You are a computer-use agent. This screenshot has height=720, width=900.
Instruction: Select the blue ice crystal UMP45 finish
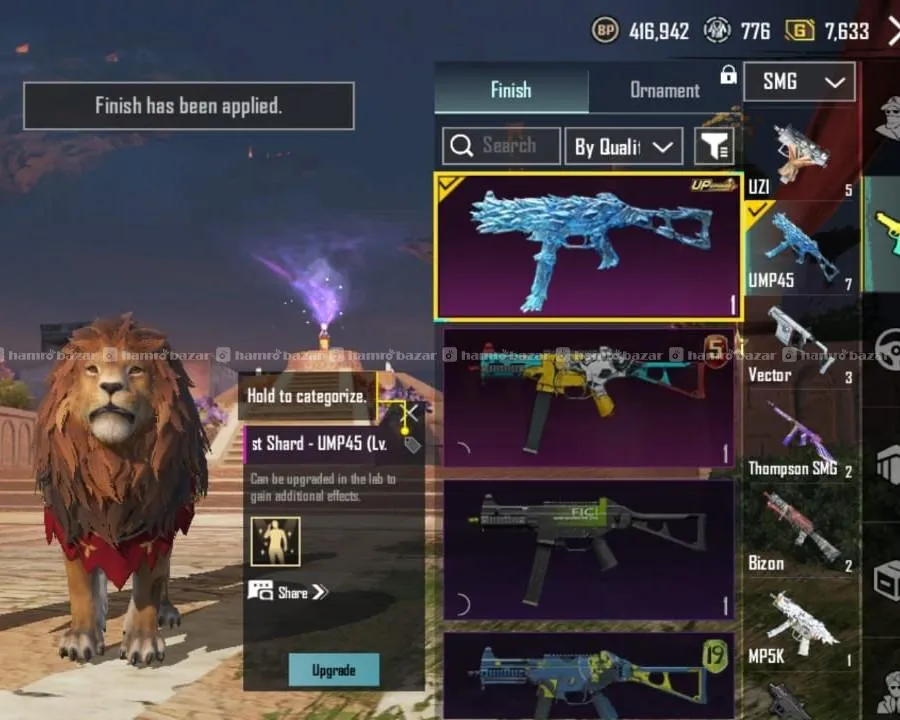pyautogui.click(x=588, y=246)
